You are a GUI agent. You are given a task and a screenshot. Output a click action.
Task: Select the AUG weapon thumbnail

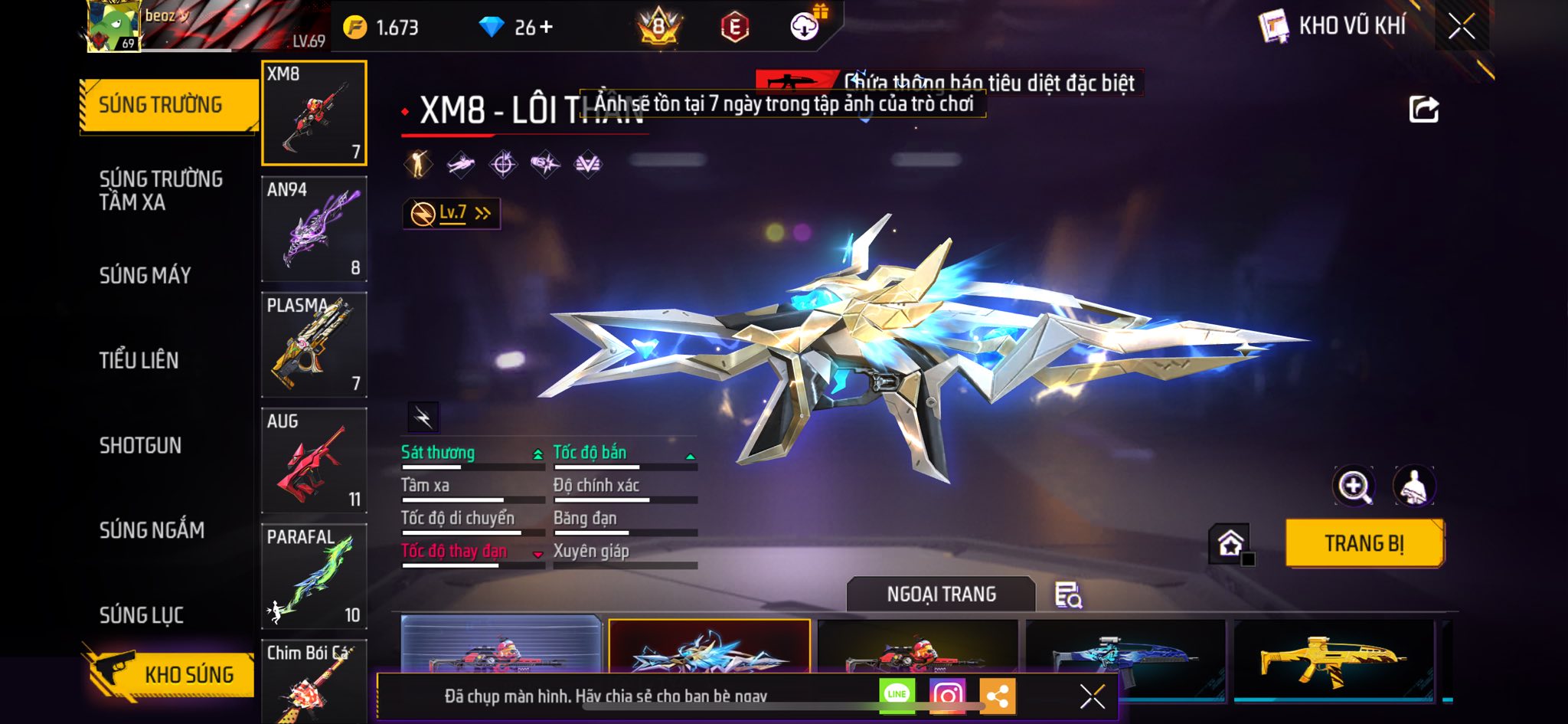point(314,460)
